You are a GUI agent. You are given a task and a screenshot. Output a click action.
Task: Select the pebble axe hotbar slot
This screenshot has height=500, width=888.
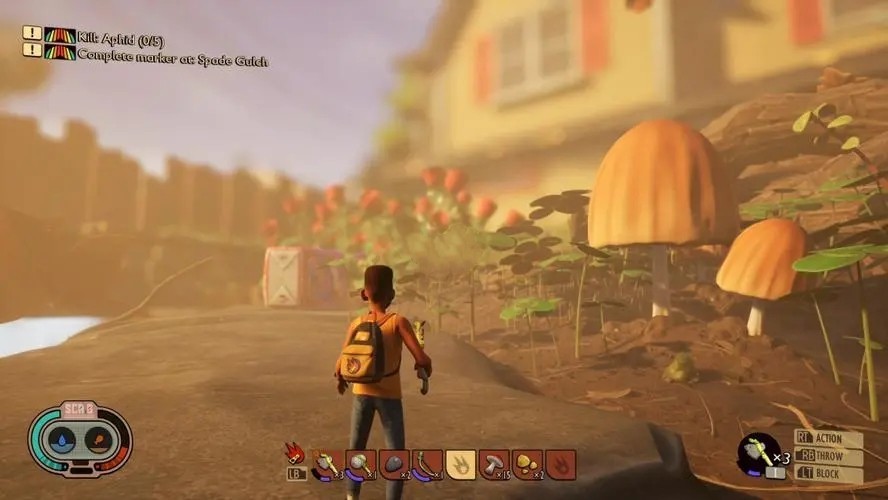click(x=328, y=464)
